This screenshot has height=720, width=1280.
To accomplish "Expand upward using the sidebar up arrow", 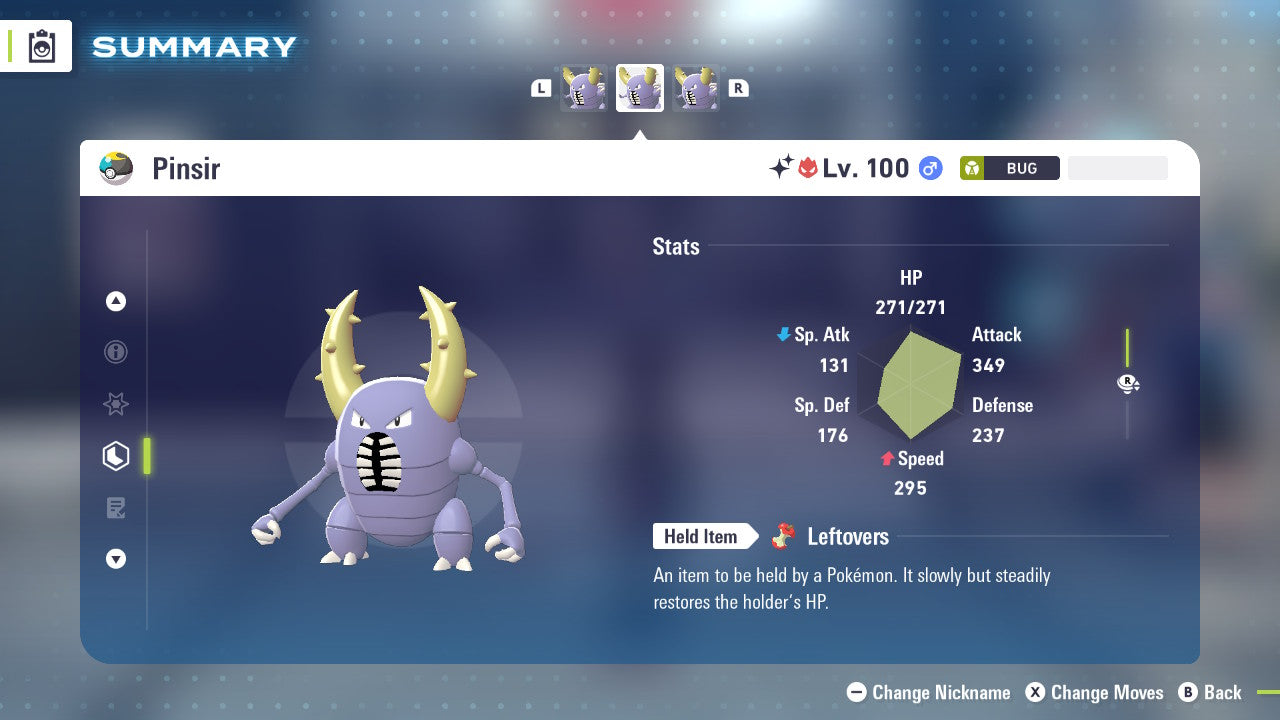I will tap(116, 301).
